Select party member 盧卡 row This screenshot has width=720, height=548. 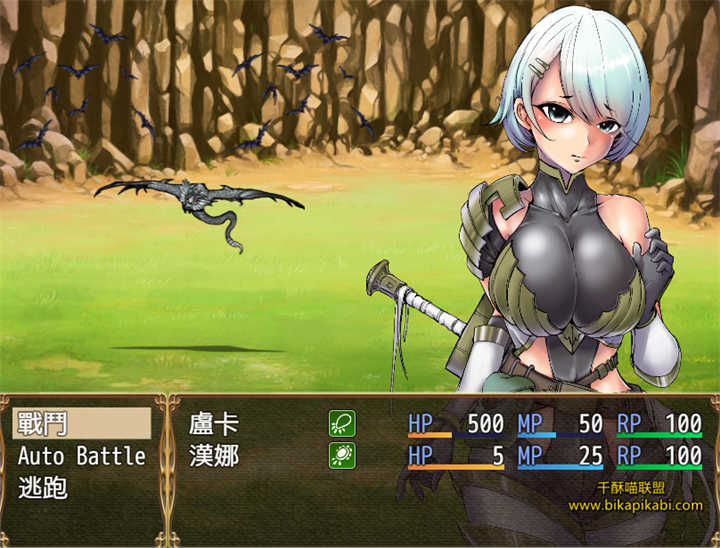tap(214, 424)
